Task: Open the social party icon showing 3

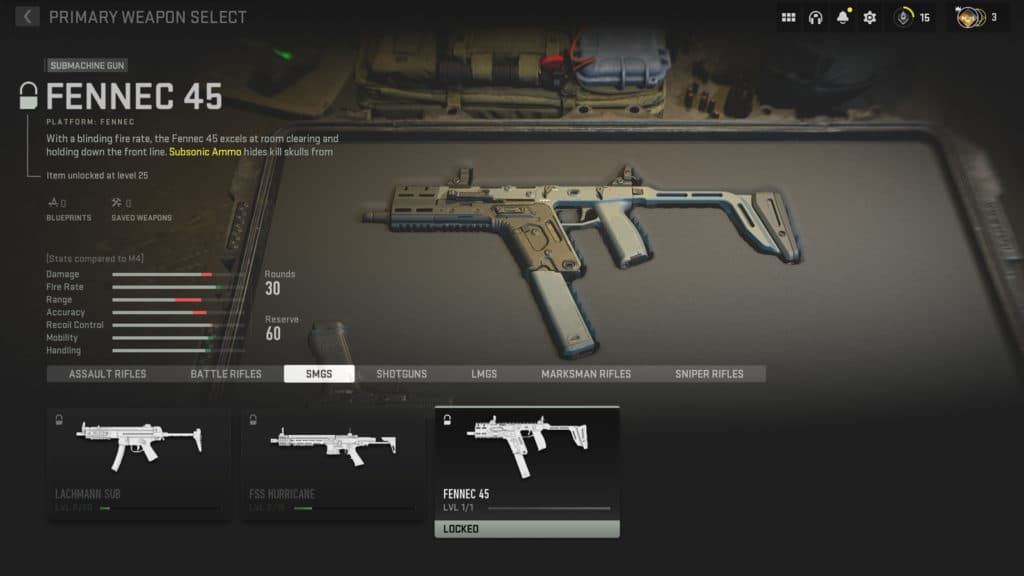Action: point(975,18)
